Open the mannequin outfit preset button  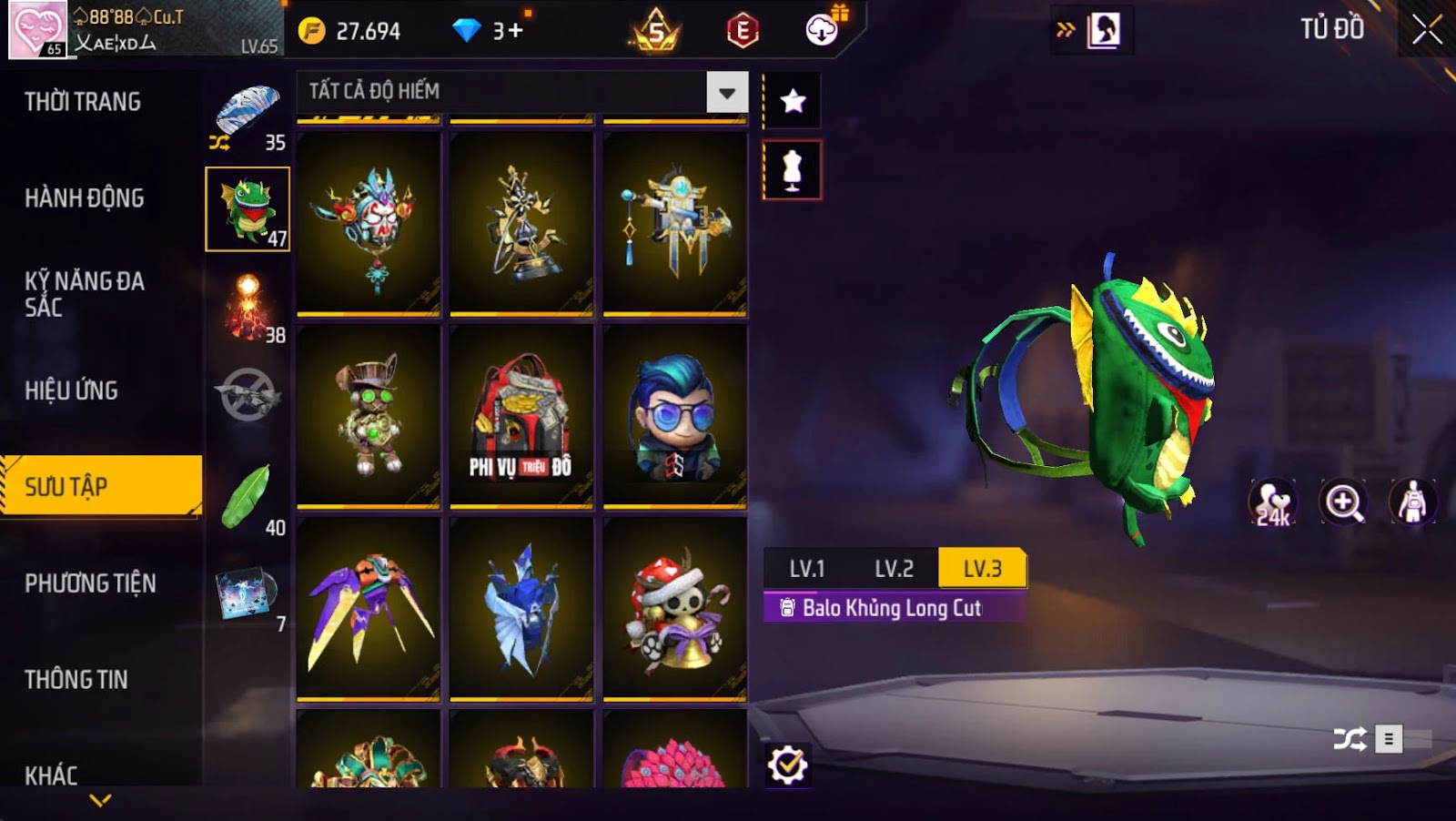793,170
